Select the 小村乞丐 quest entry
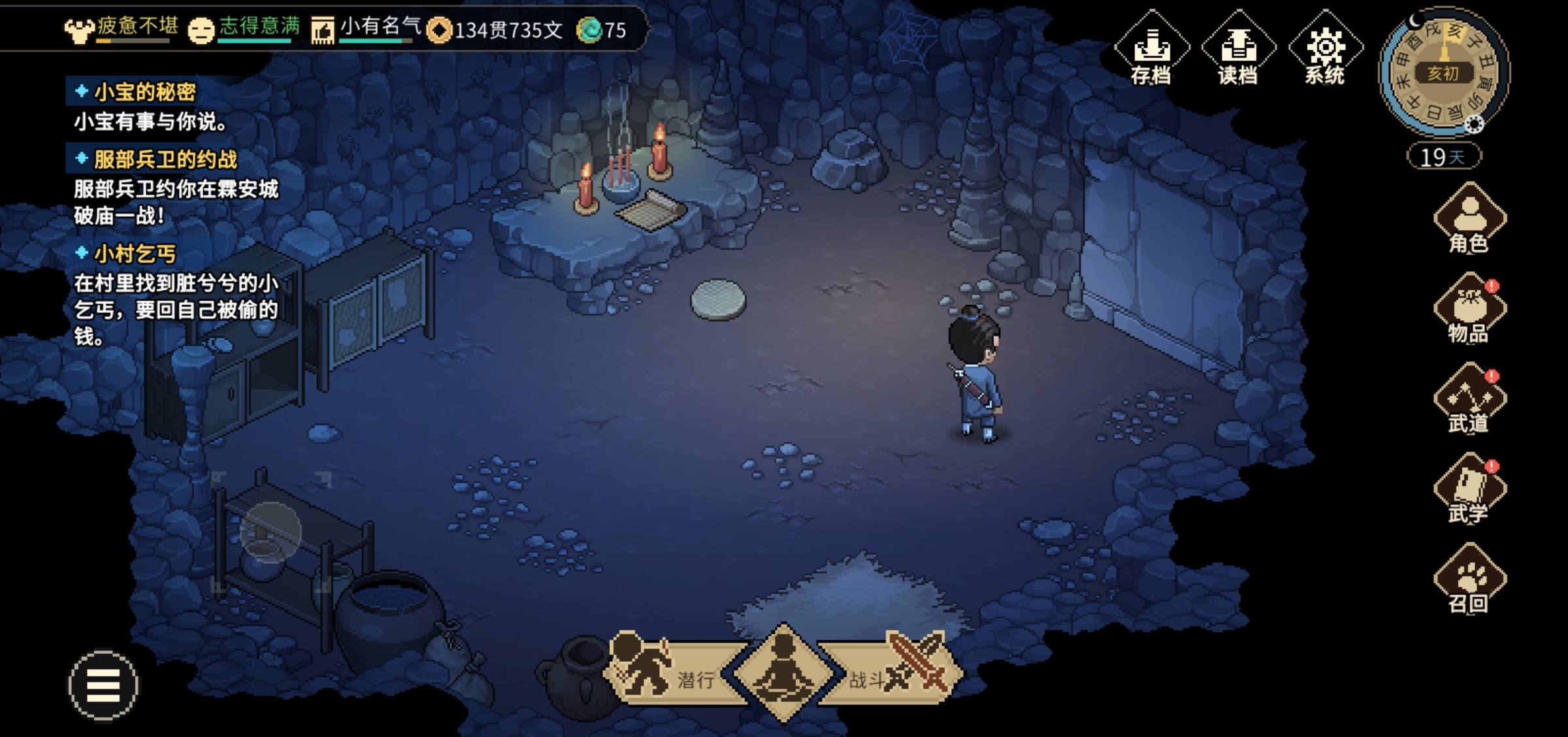This screenshot has width=1568, height=737. 135,254
